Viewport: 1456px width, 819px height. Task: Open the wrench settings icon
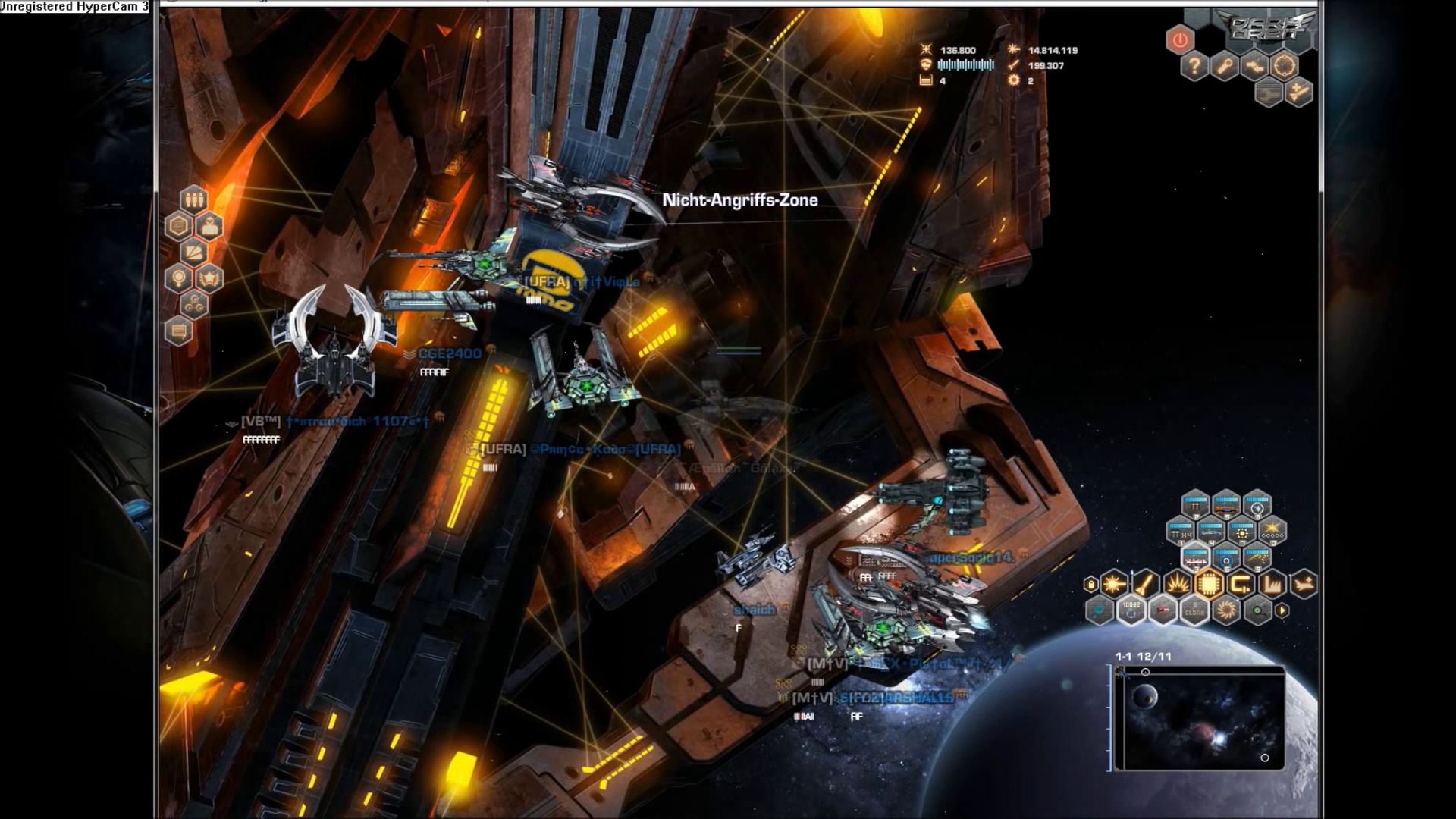[x=1225, y=67]
